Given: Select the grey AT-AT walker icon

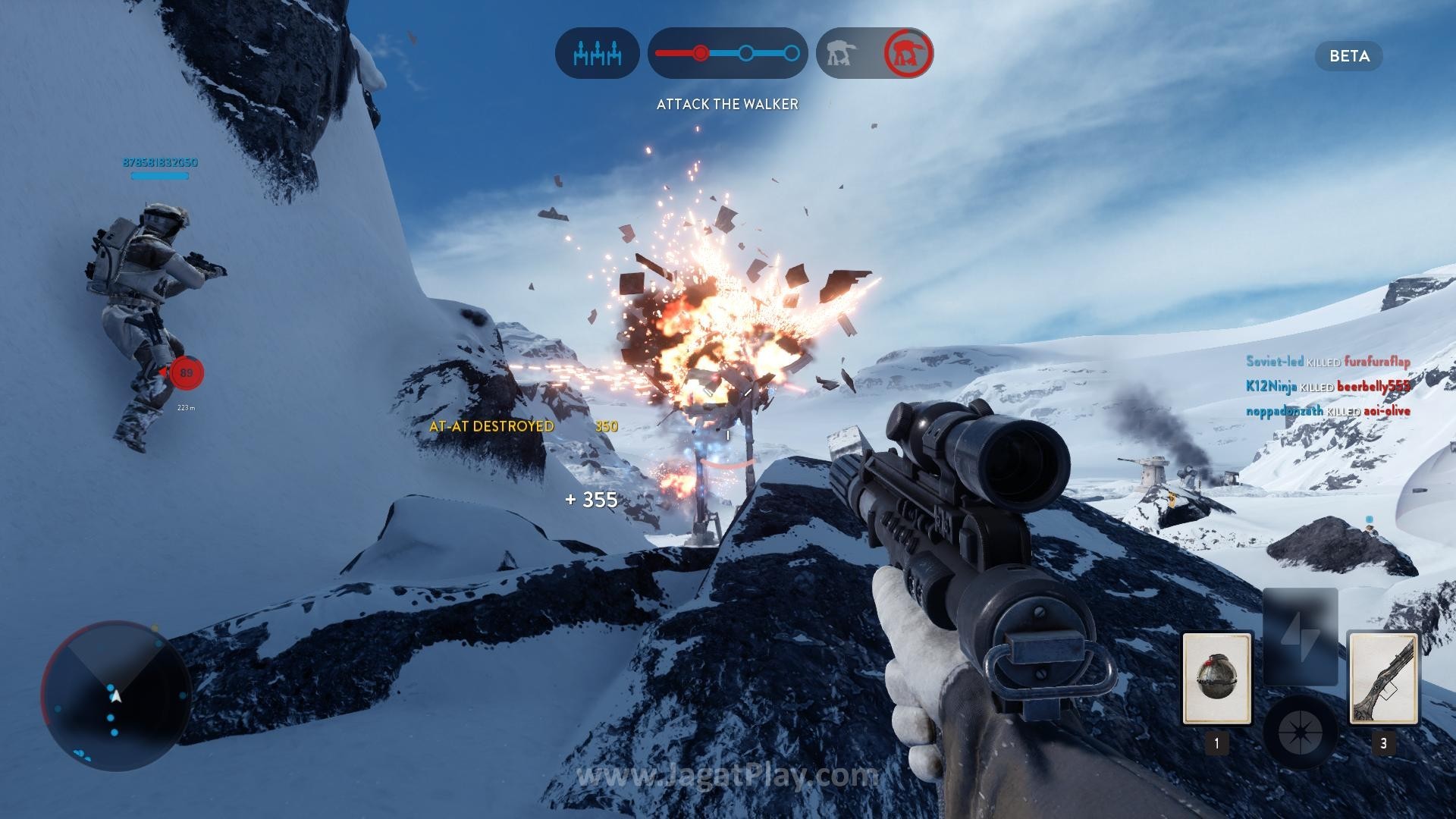Looking at the screenshot, I should point(842,53).
